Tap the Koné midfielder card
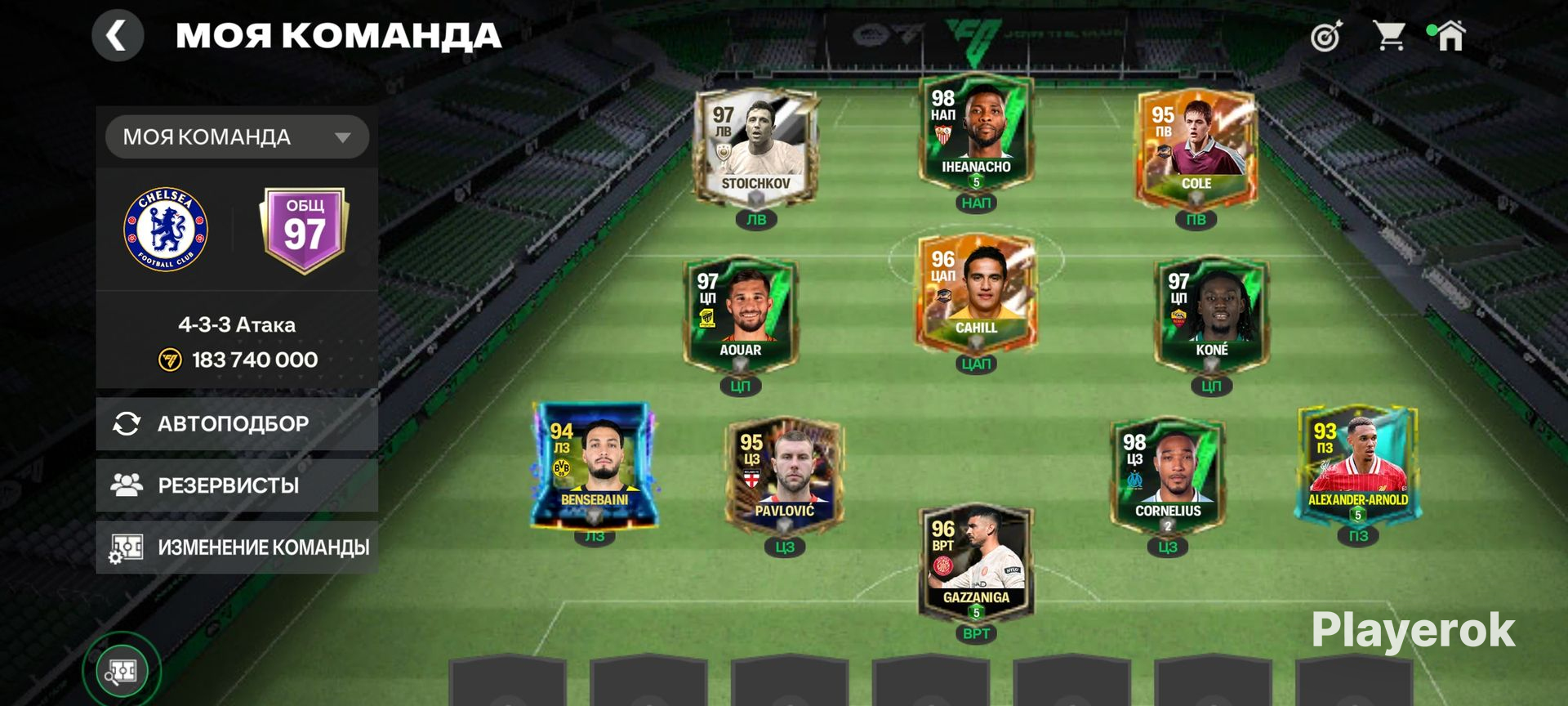Viewport: 1568px width, 706px height. [1211, 314]
